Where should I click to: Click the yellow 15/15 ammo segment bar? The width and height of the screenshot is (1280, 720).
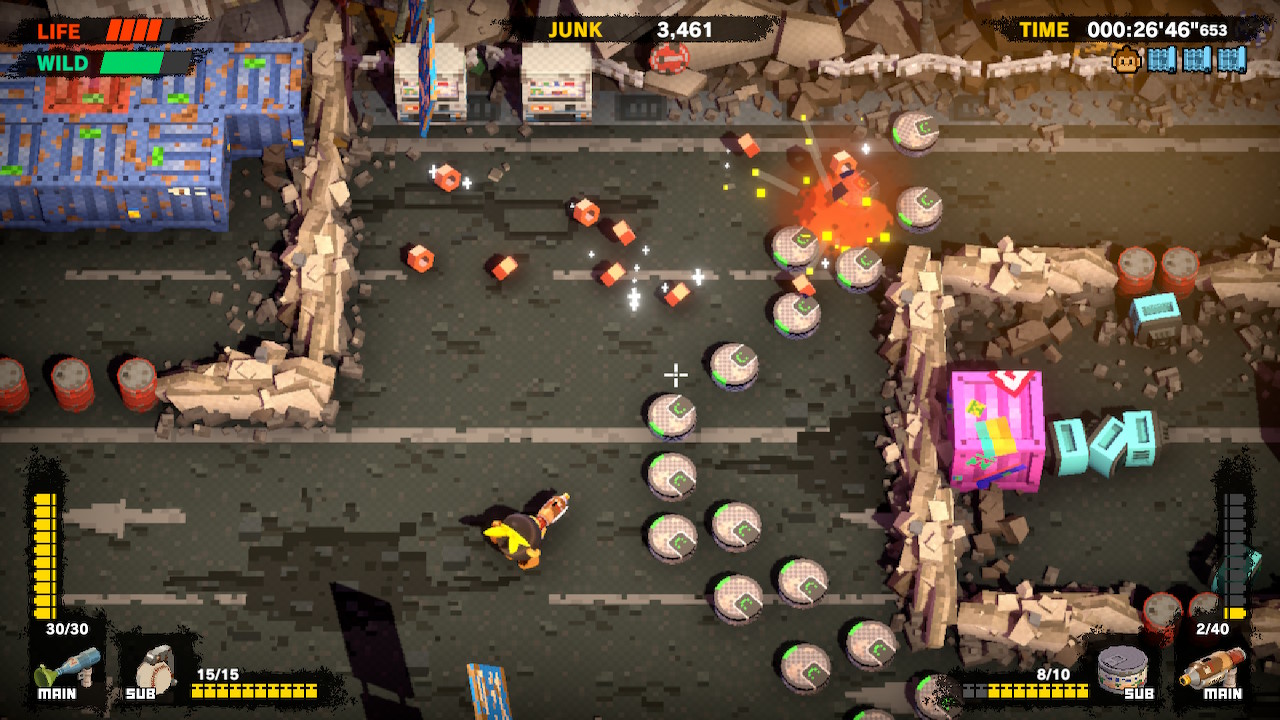click(254, 691)
